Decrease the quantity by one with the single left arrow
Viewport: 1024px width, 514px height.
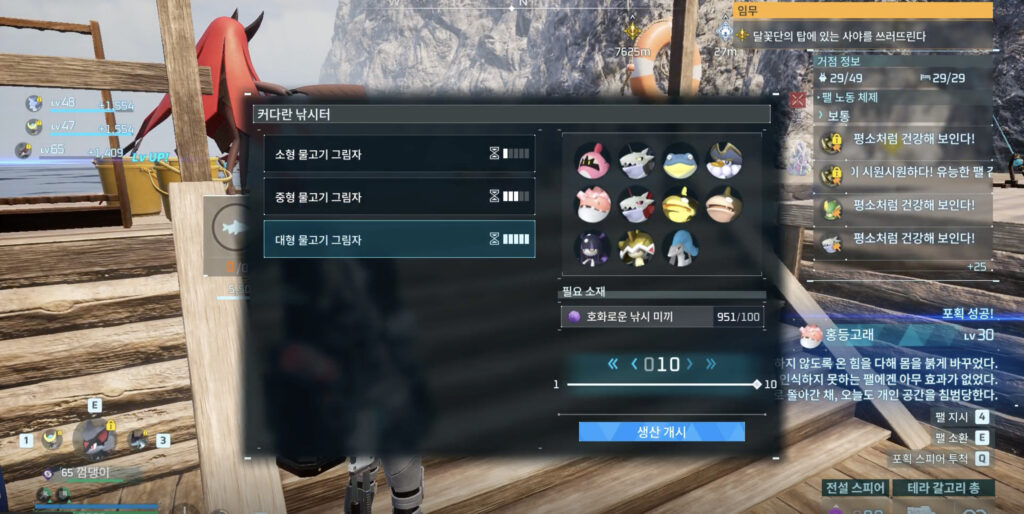pos(634,364)
